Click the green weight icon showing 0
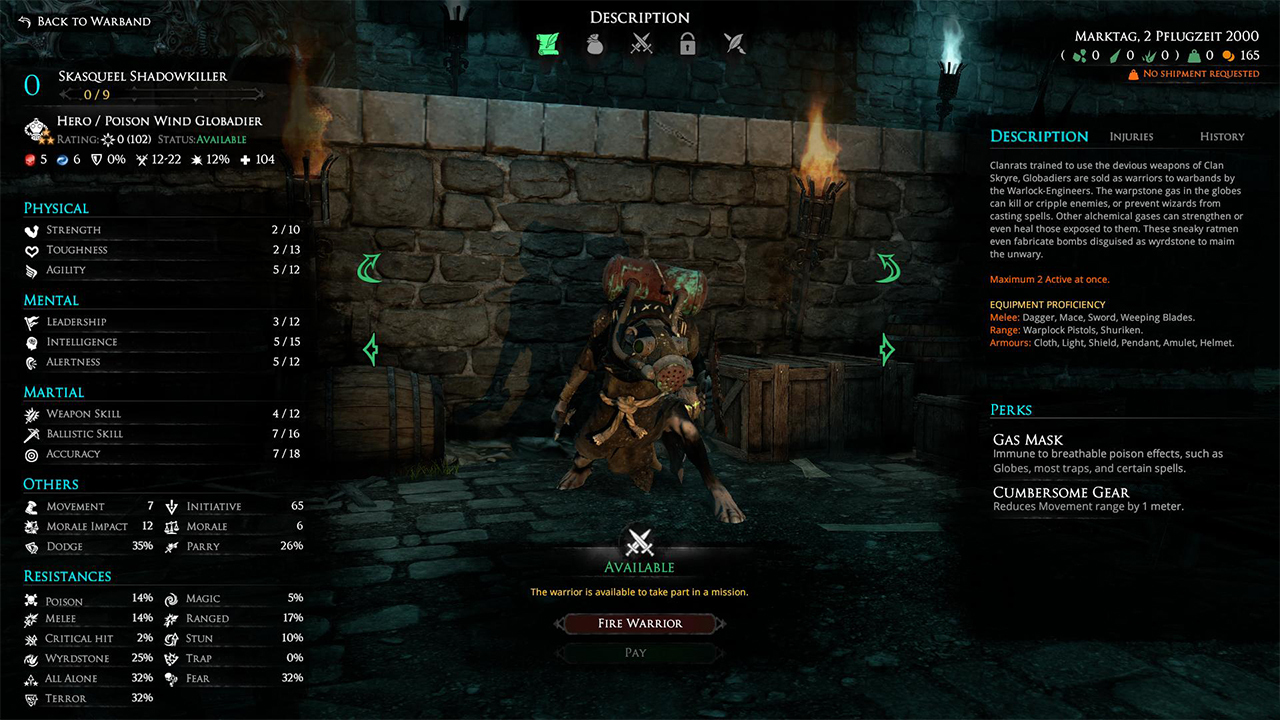Image resolution: width=1280 pixels, height=720 pixels. [1193, 55]
